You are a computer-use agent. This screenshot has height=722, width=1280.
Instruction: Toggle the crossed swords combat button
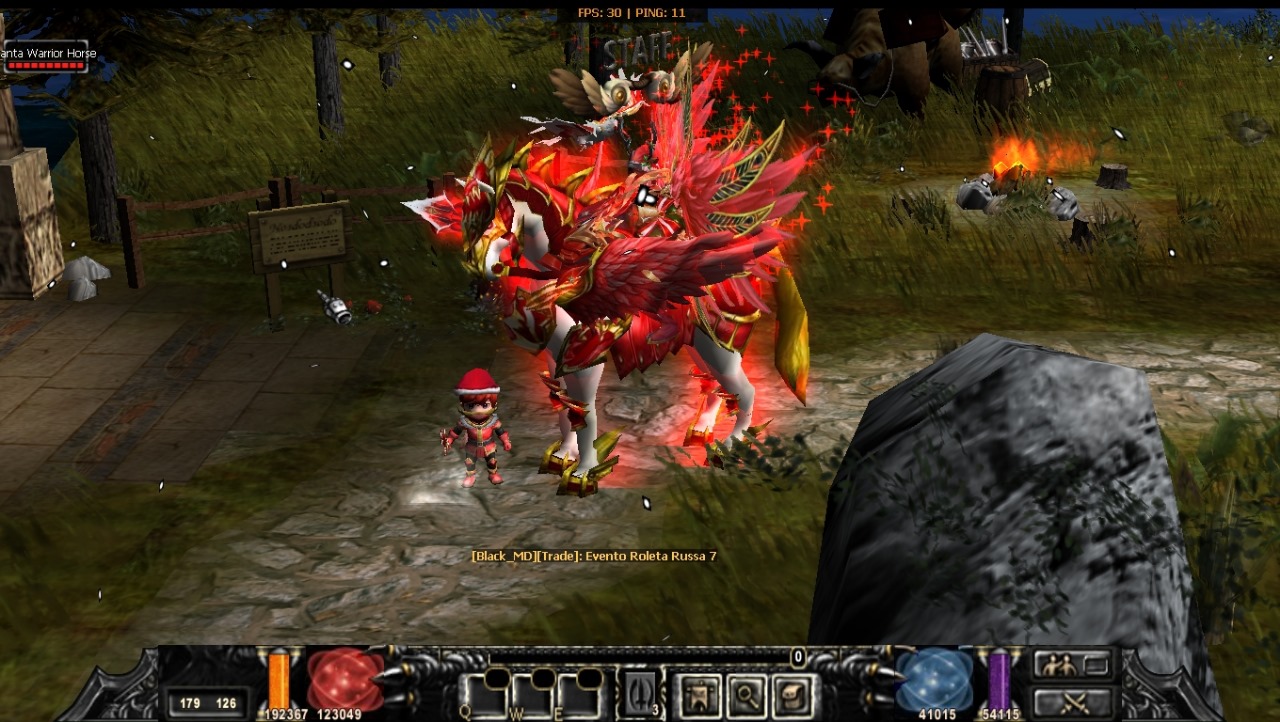pos(1072,702)
